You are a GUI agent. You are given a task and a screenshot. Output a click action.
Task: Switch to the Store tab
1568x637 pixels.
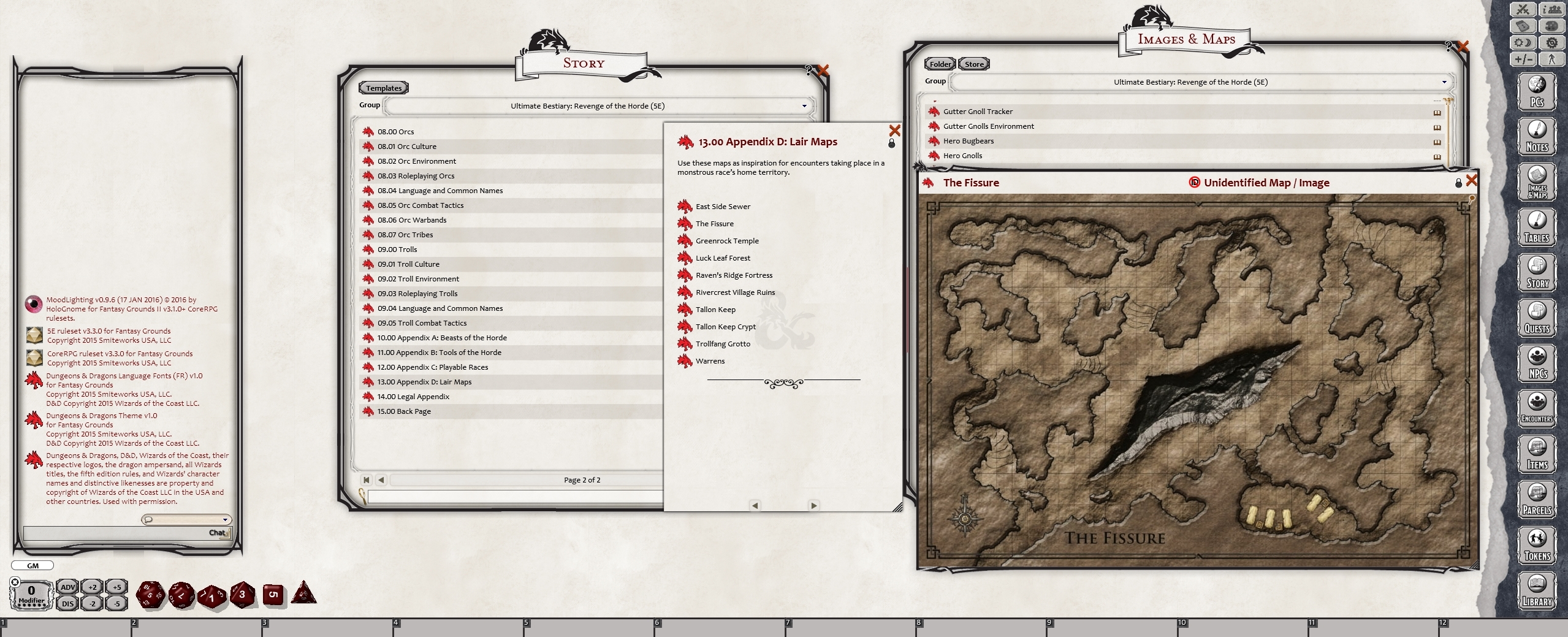[974, 64]
